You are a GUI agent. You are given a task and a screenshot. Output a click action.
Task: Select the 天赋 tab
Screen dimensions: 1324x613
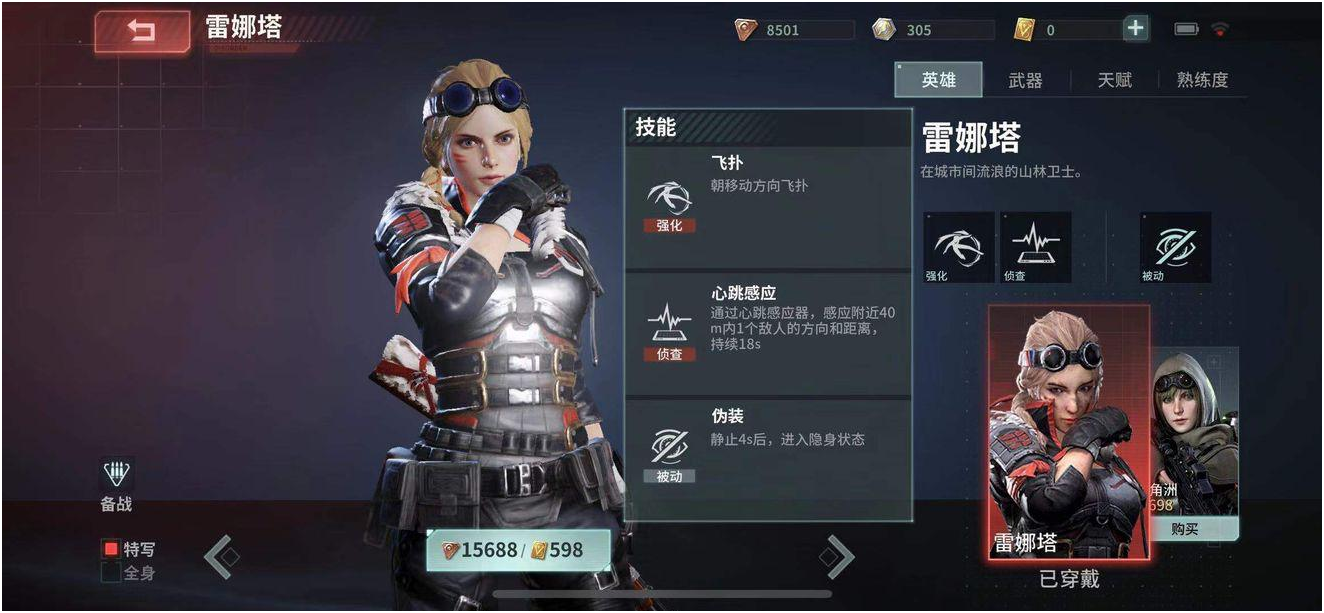coord(1114,80)
